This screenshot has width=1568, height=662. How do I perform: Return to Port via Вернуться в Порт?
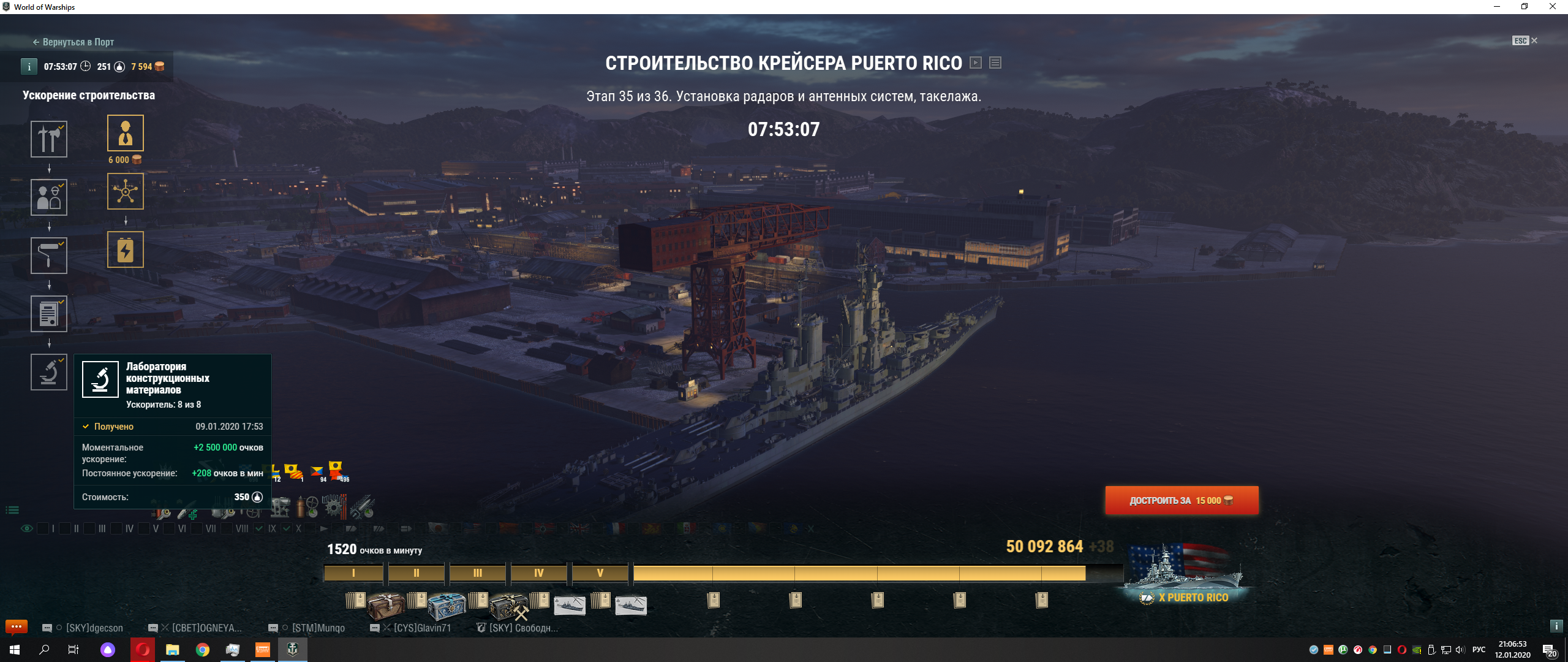click(x=73, y=42)
